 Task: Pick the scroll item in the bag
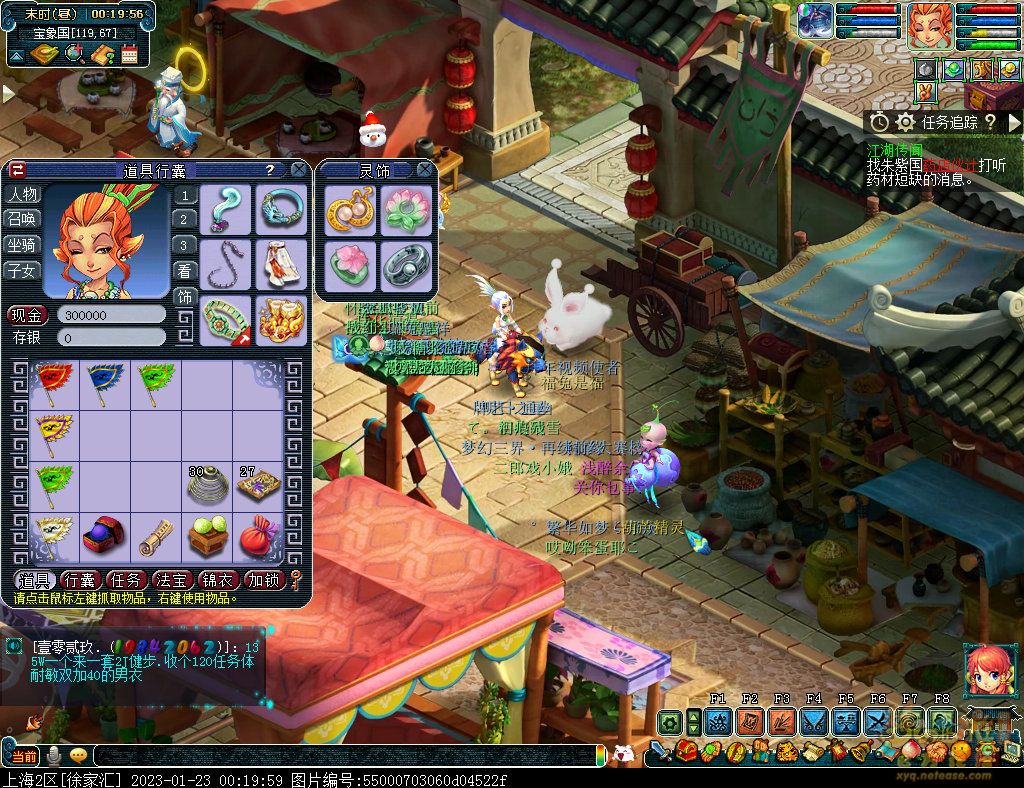point(155,538)
